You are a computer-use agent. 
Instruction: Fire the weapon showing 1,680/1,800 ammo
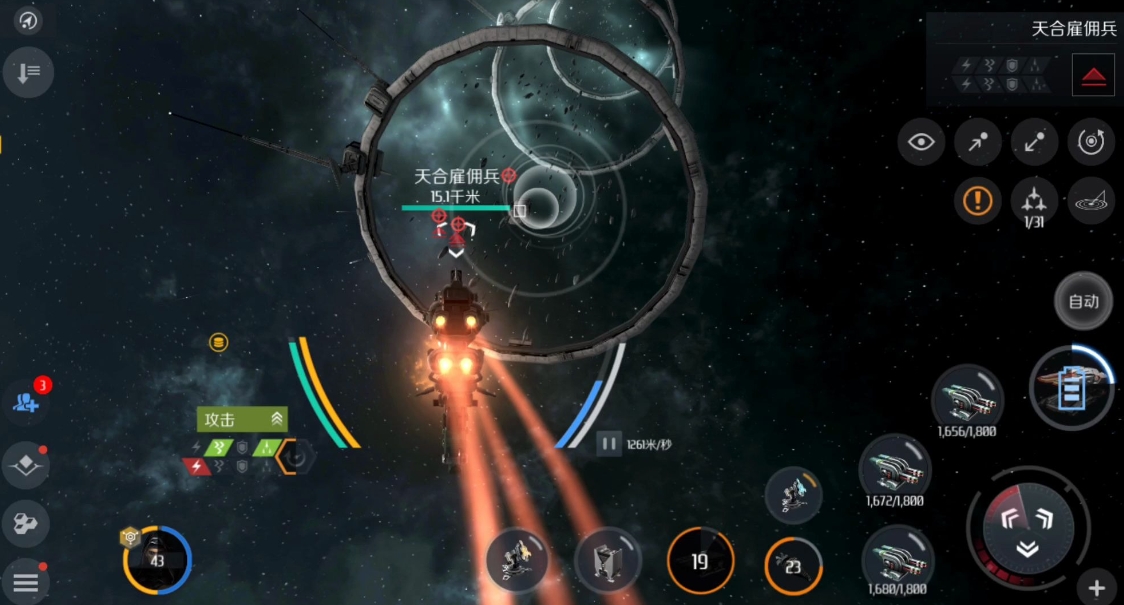(897, 559)
